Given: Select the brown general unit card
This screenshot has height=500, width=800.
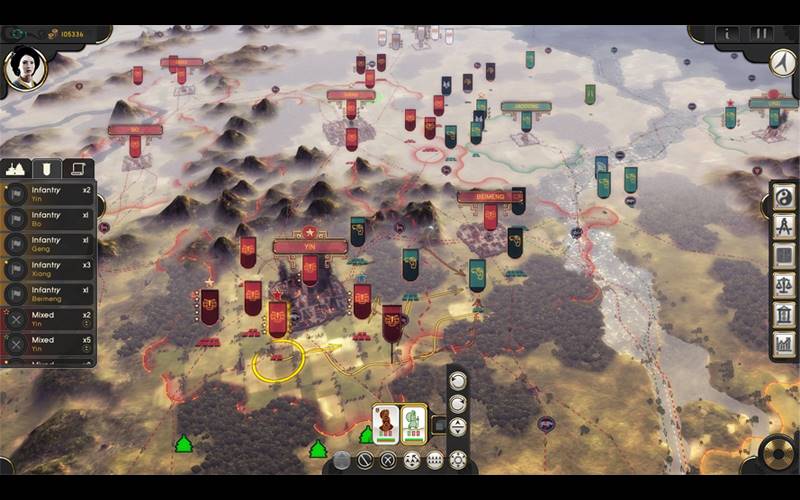Looking at the screenshot, I should click(x=386, y=424).
